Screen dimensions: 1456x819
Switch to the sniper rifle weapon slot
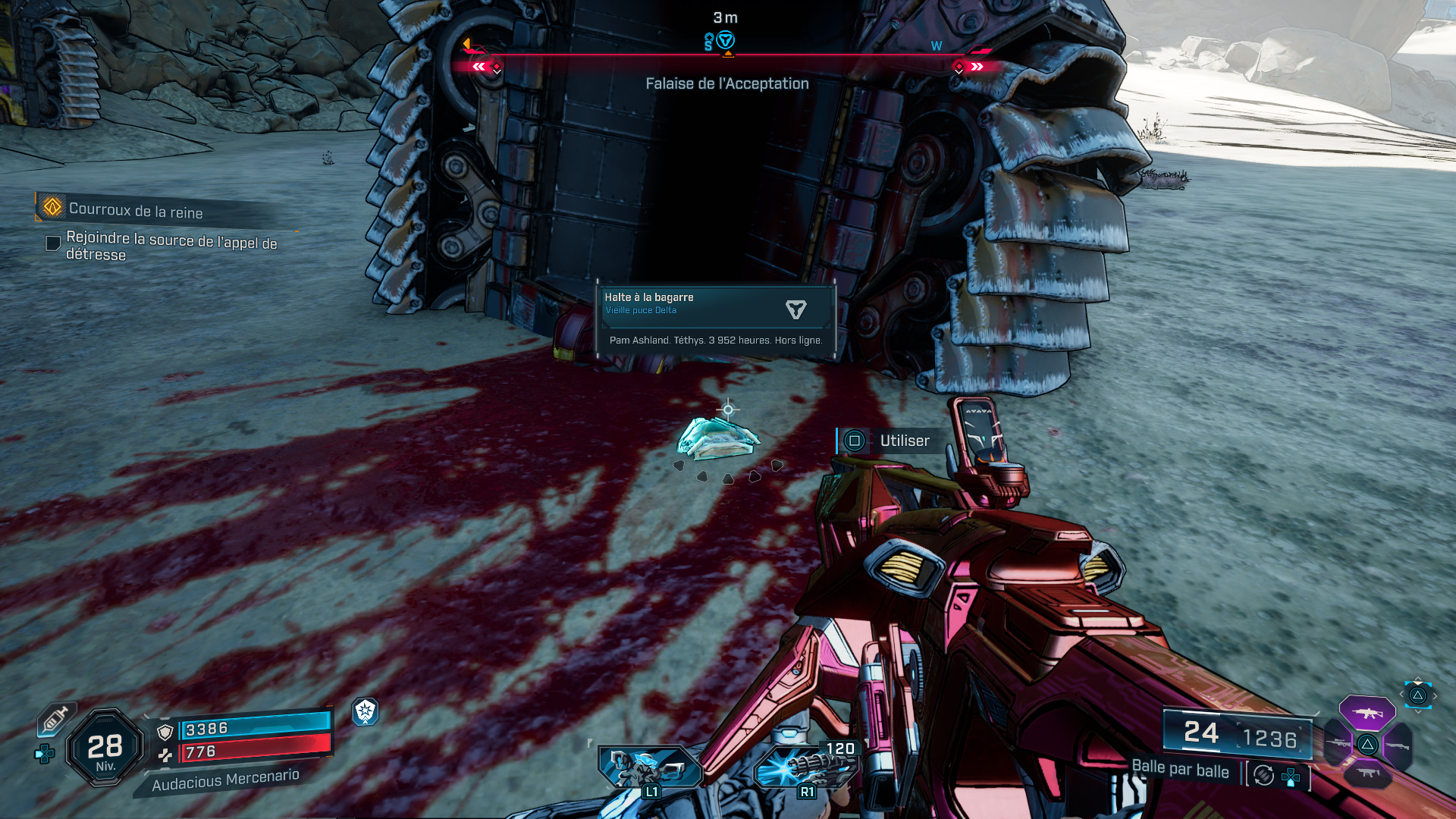(x=1336, y=744)
